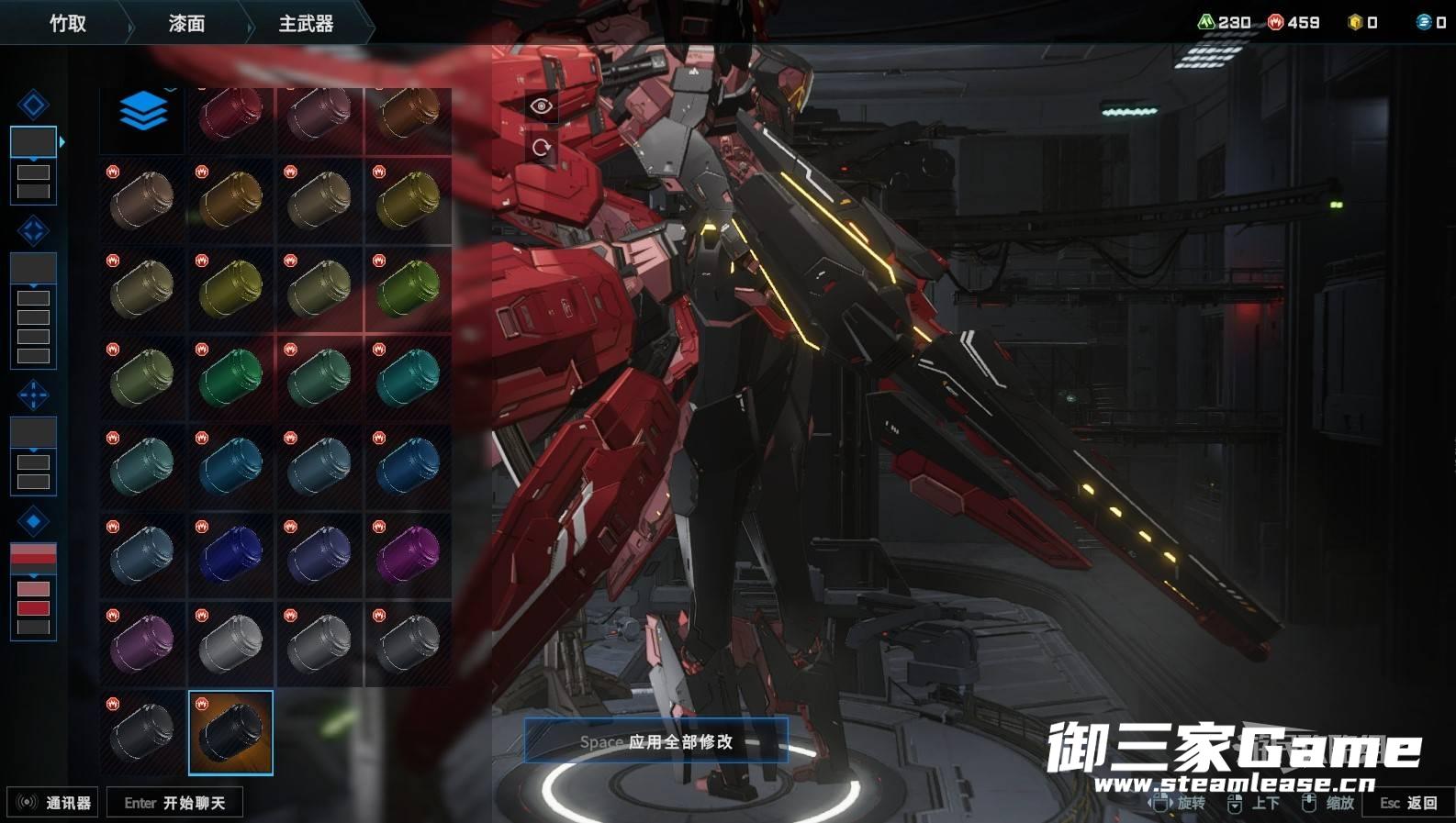Screen dimensions: 1456x823
Task: Open the 通讯器 communicator
Action: tap(53, 803)
